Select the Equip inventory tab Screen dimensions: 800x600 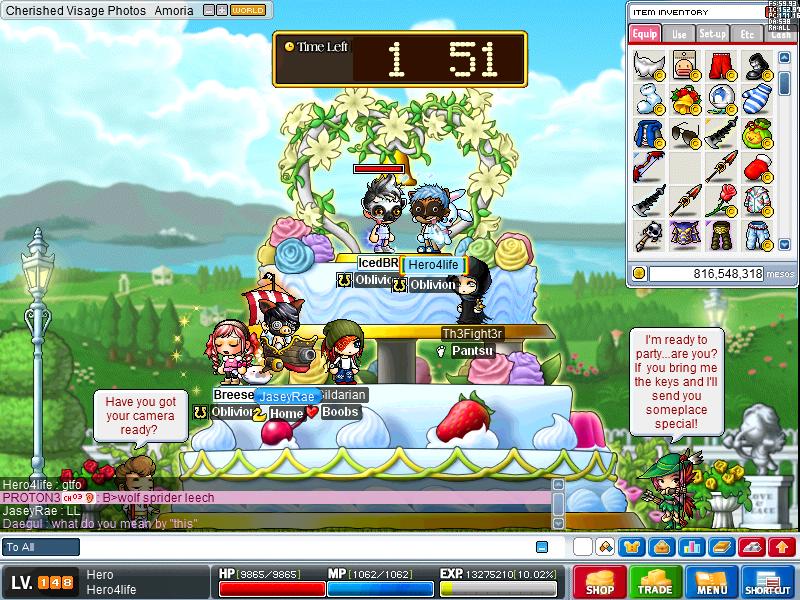click(x=645, y=34)
